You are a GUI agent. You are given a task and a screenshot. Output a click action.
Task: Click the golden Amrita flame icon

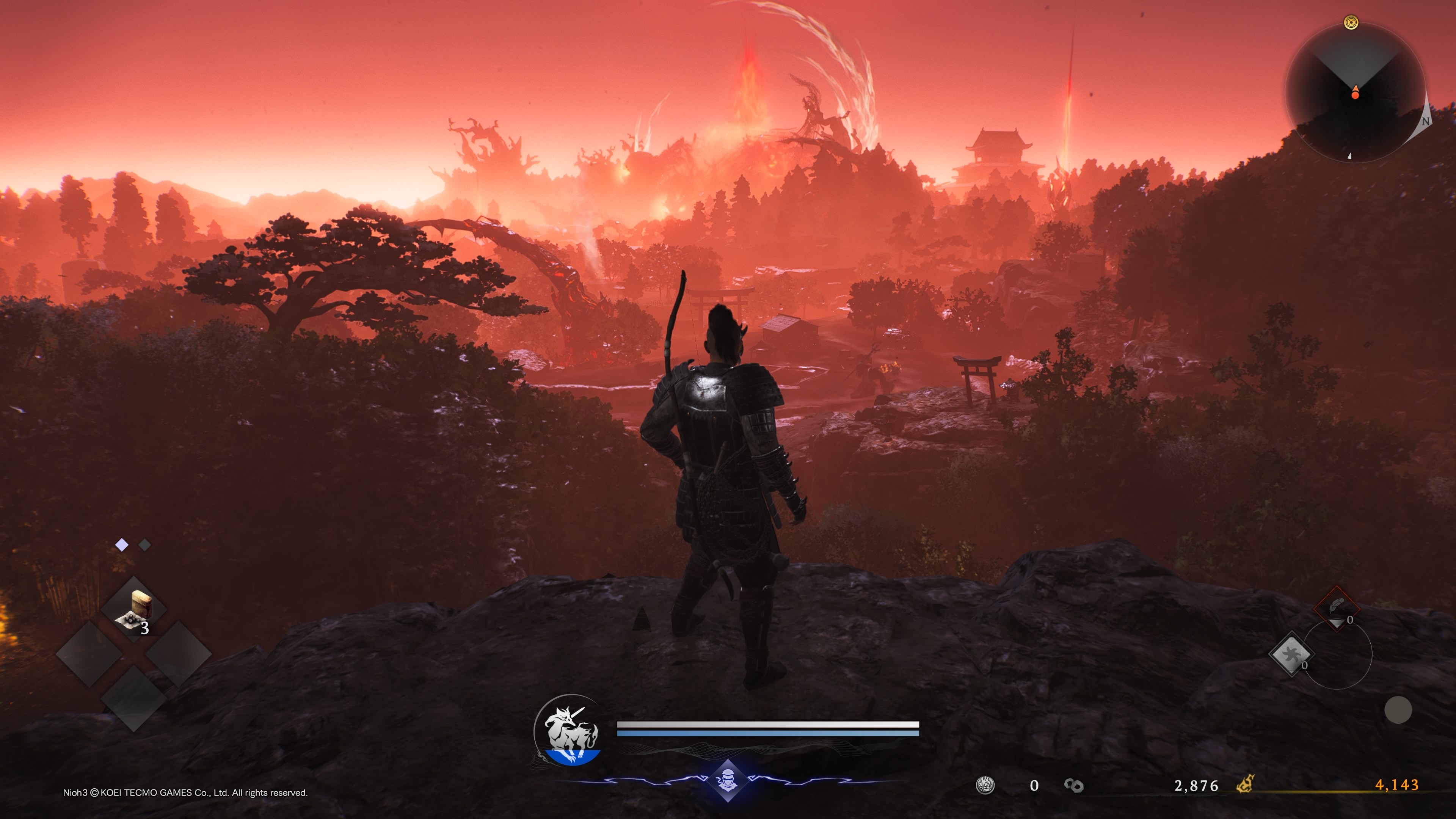(x=1245, y=784)
